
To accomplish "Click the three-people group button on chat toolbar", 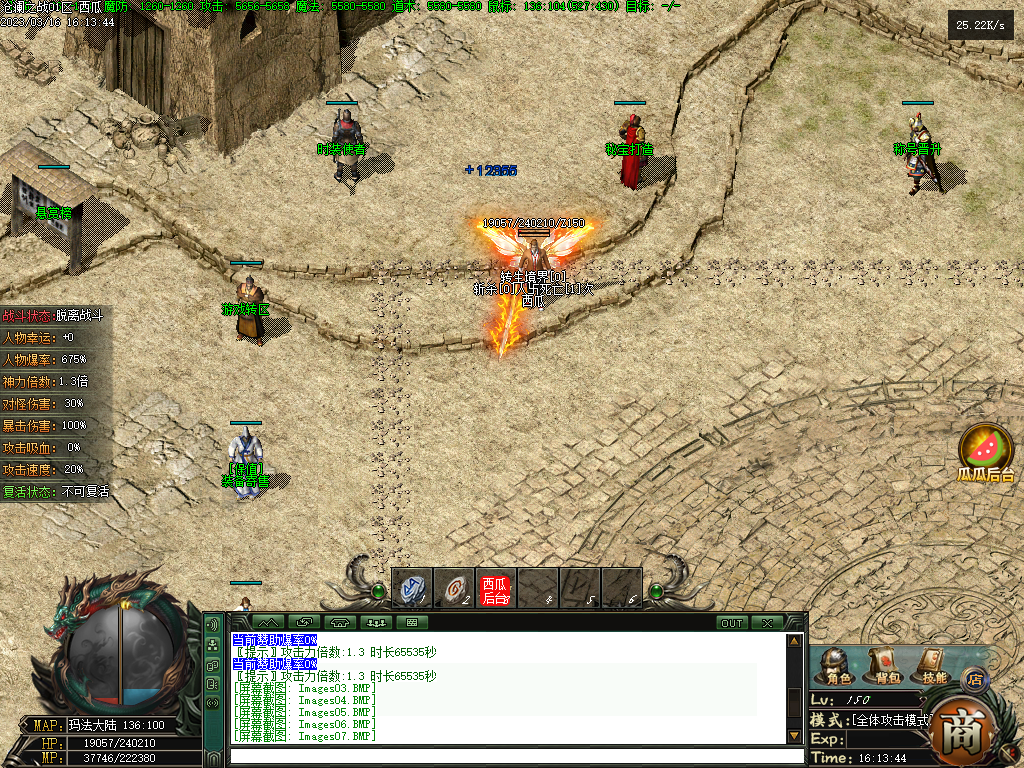I will coord(377,623).
